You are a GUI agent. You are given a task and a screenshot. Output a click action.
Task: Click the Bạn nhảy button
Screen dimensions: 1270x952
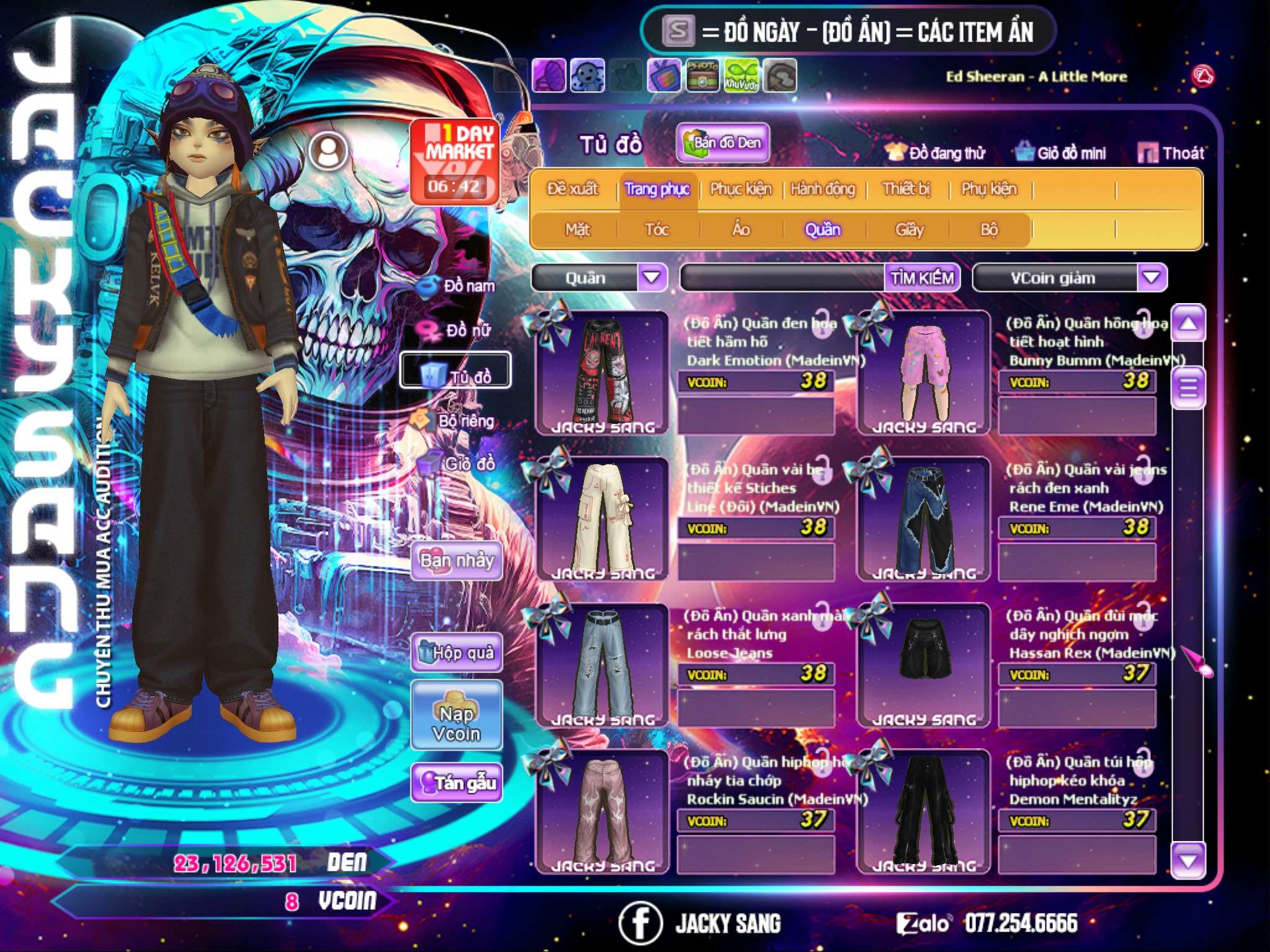456,561
